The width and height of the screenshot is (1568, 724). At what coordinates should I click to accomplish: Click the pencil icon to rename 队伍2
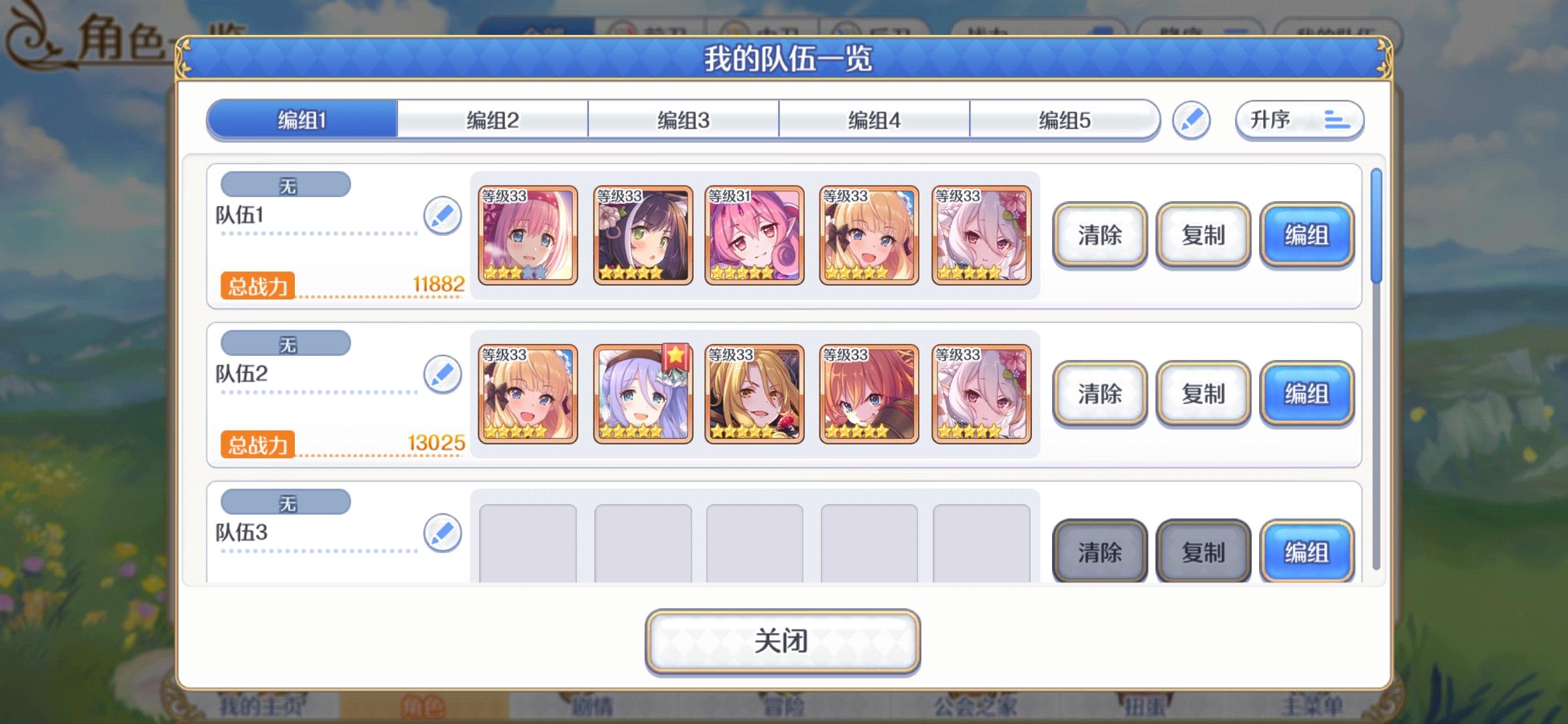click(442, 375)
